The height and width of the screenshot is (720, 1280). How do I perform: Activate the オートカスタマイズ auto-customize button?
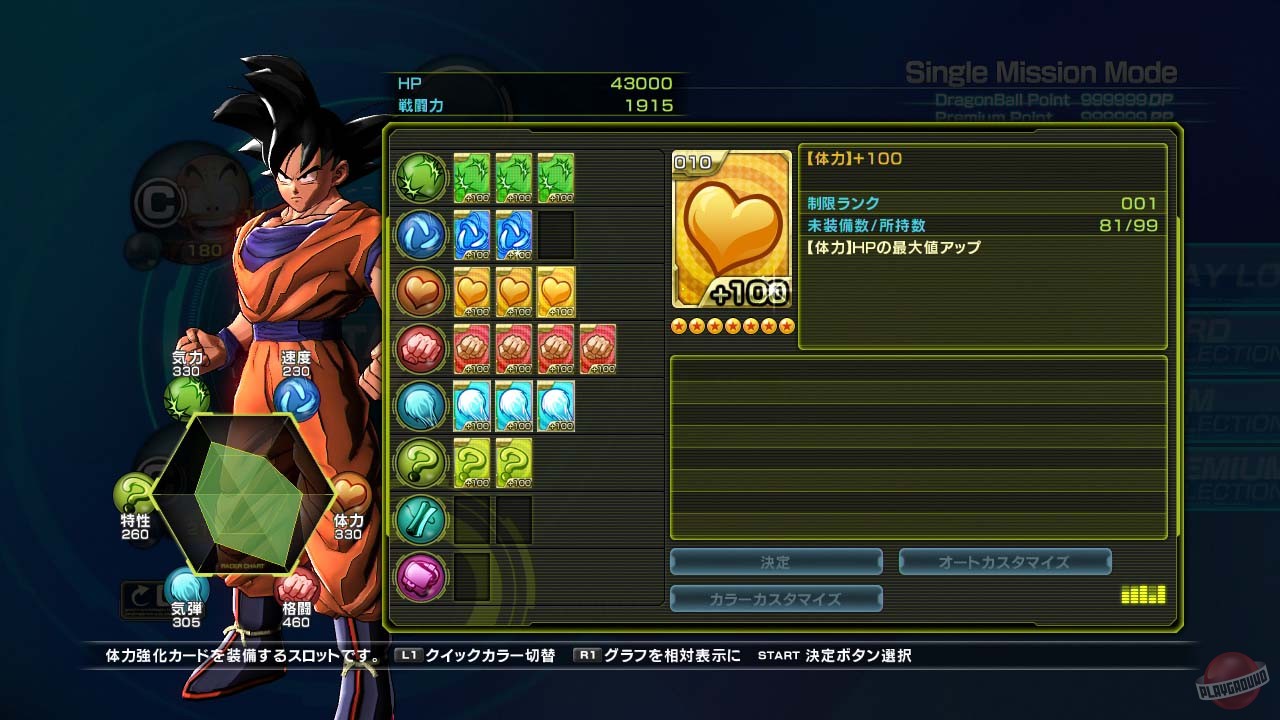tap(1004, 561)
